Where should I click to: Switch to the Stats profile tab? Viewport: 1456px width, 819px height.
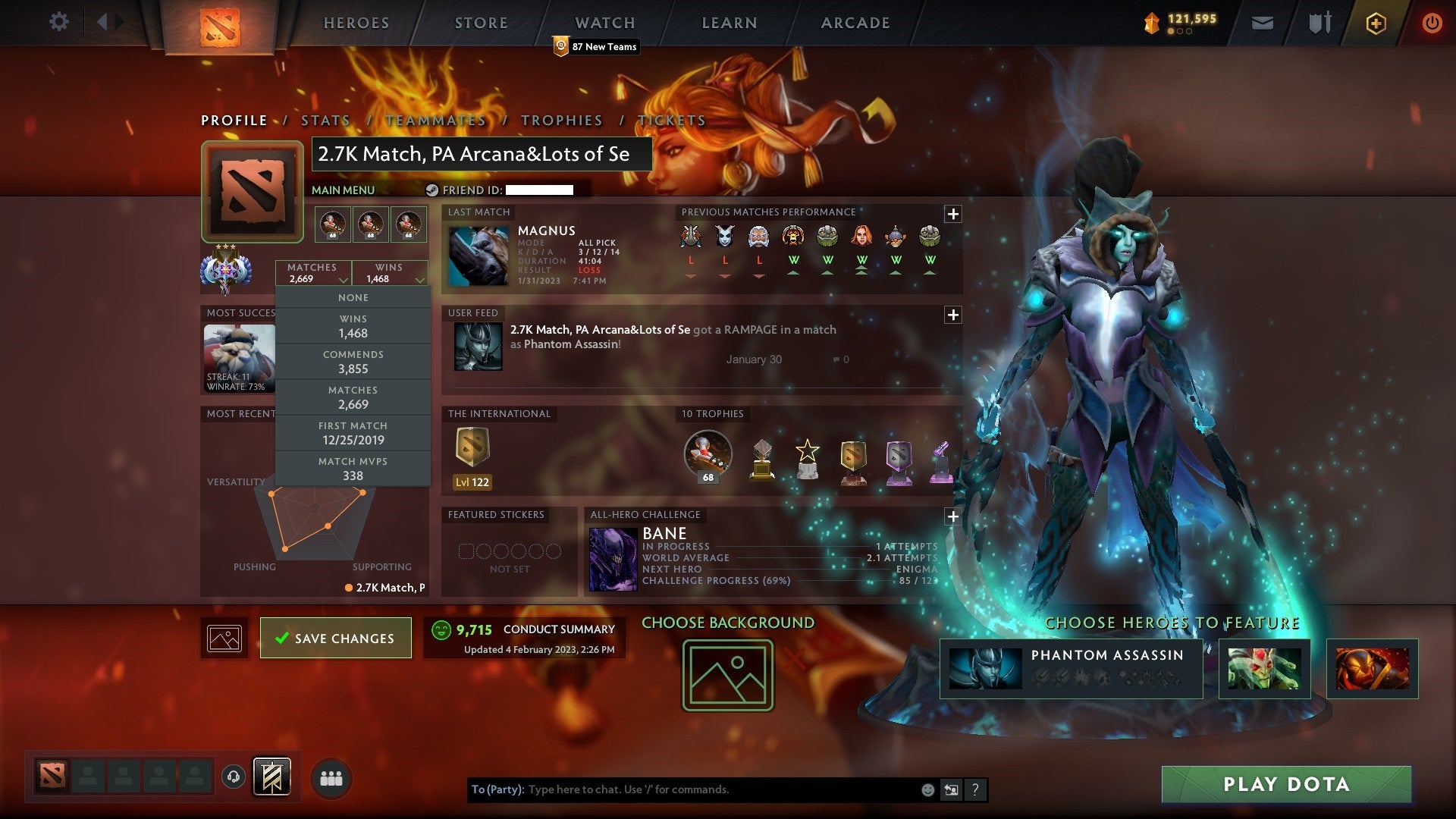(325, 121)
